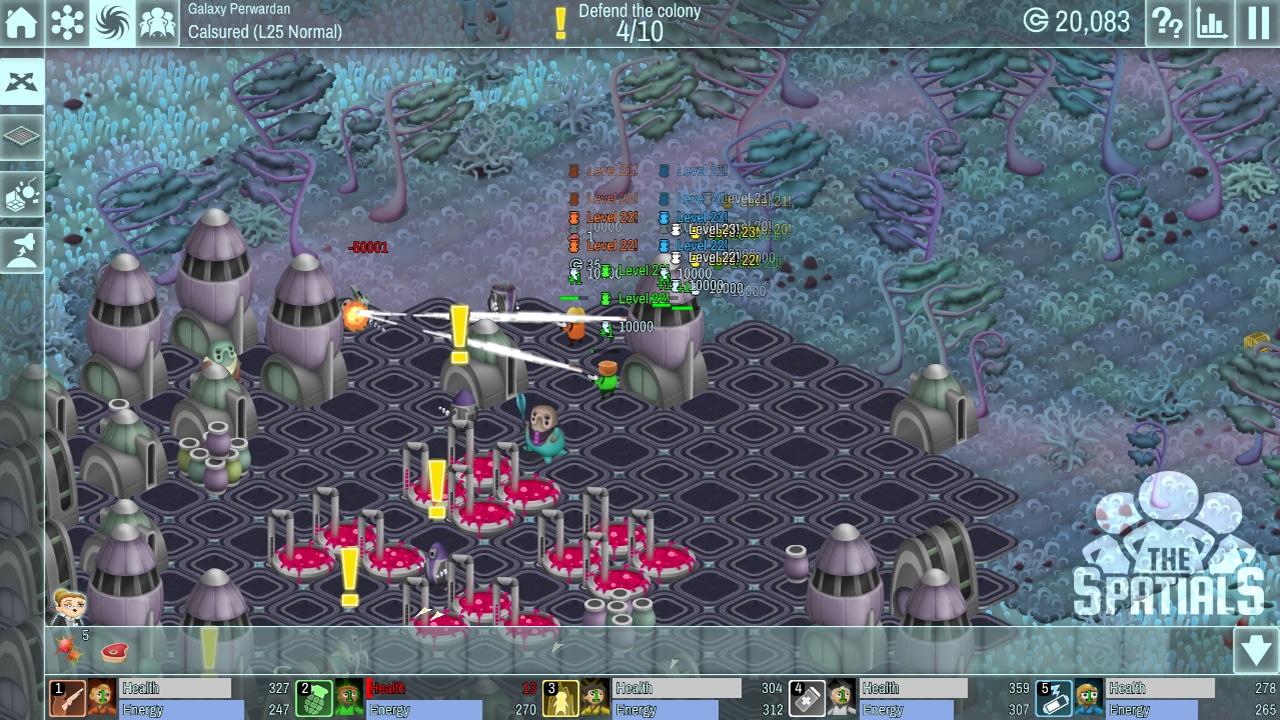Viewport: 1280px width, 720px height.
Task: Pause the game
Action: click(x=1258, y=22)
